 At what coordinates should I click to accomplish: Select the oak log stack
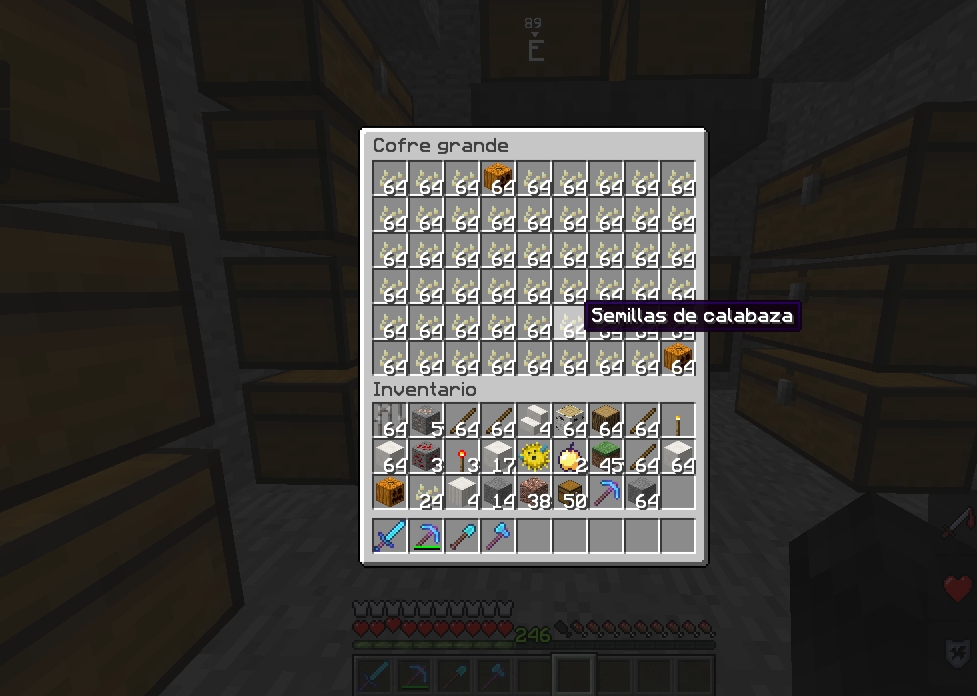pos(606,421)
